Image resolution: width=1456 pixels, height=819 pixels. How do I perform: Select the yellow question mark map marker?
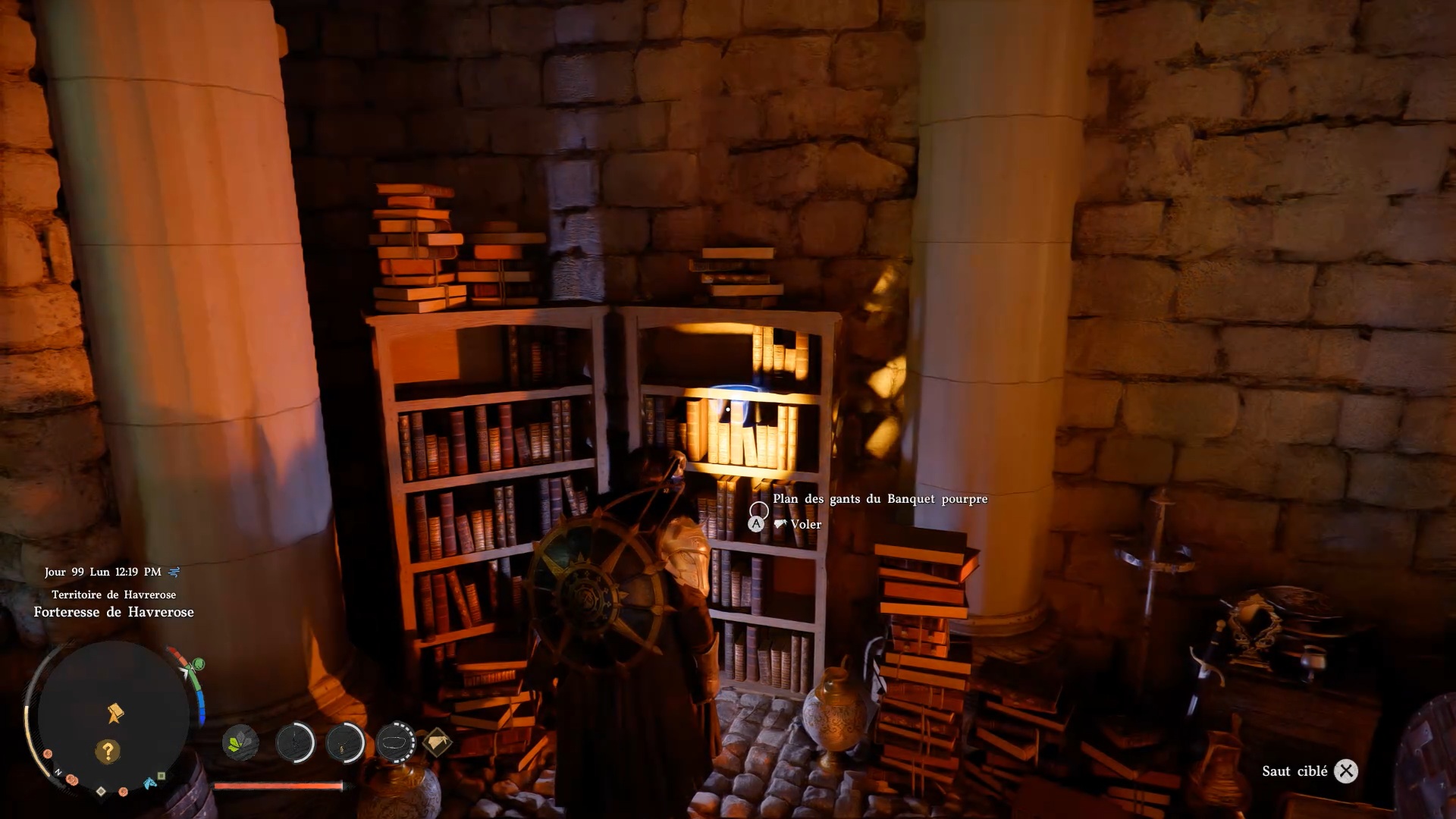click(108, 751)
